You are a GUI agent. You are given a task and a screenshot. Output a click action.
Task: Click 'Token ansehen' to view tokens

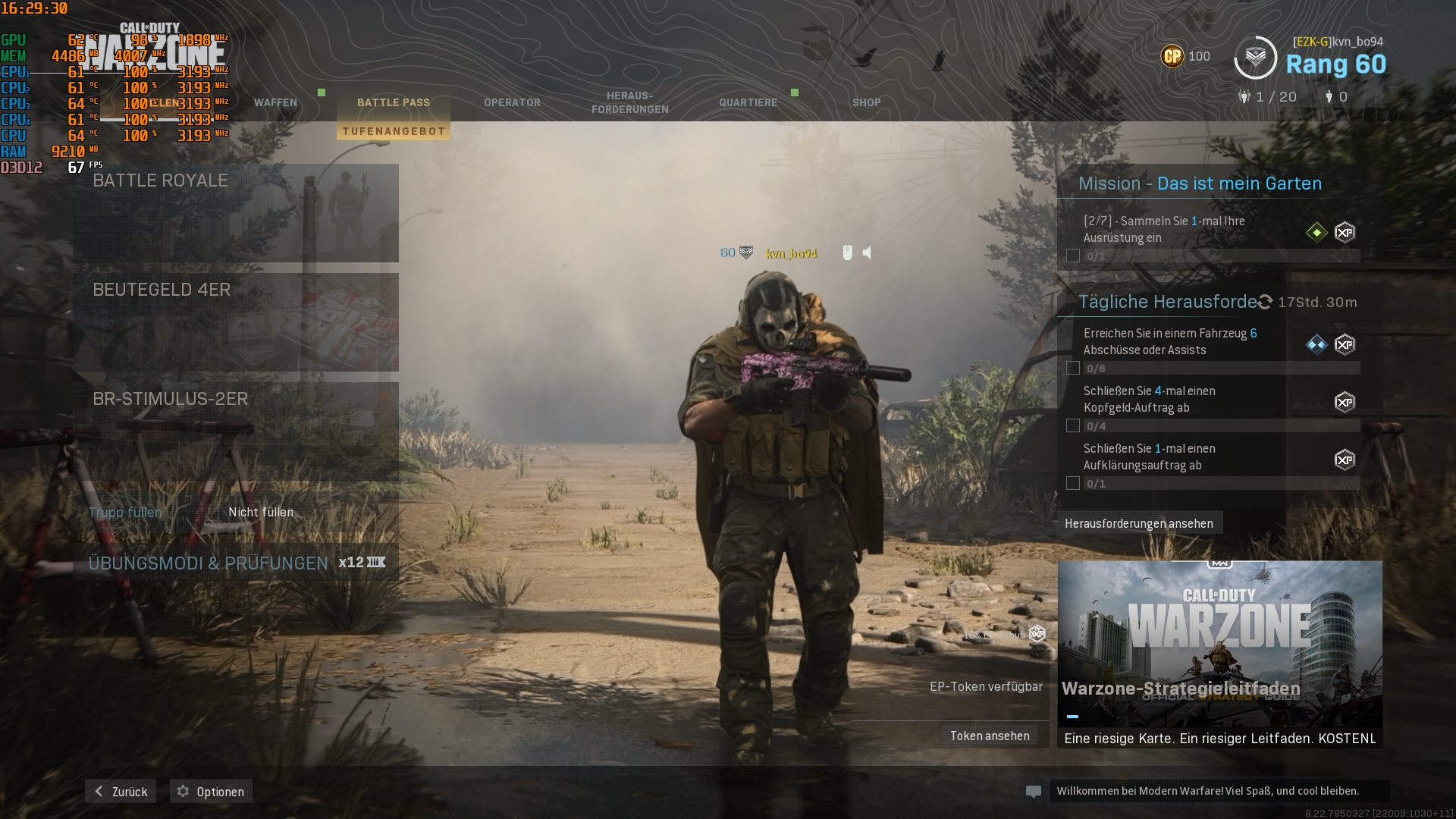pyautogui.click(x=989, y=735)
